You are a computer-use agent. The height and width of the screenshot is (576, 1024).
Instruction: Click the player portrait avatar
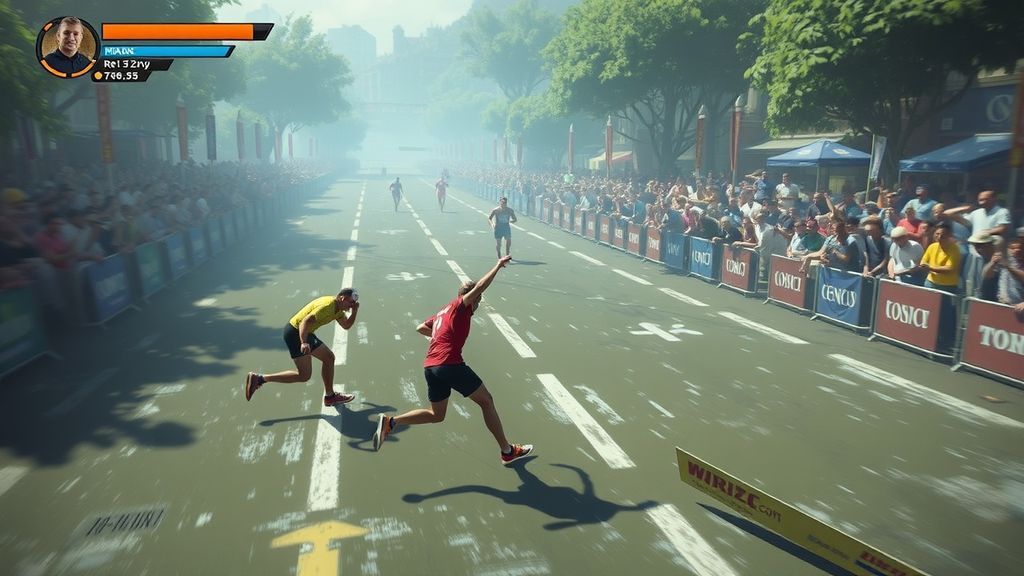pos(68,47)
